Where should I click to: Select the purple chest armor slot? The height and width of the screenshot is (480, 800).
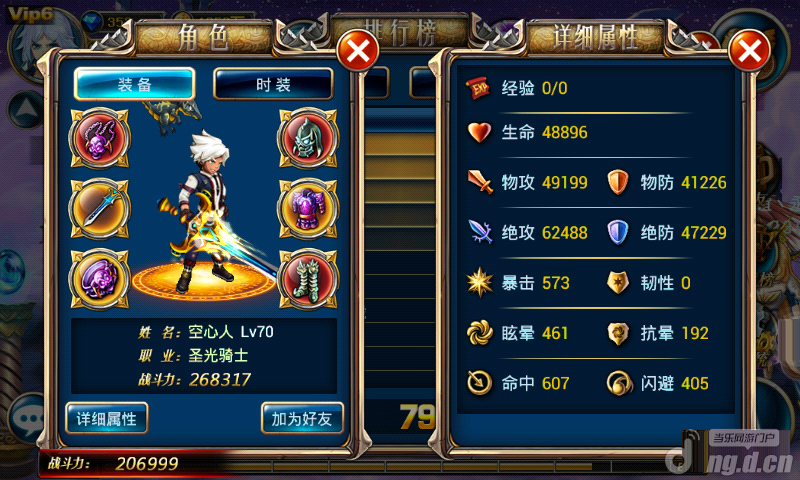click(307, 207)
